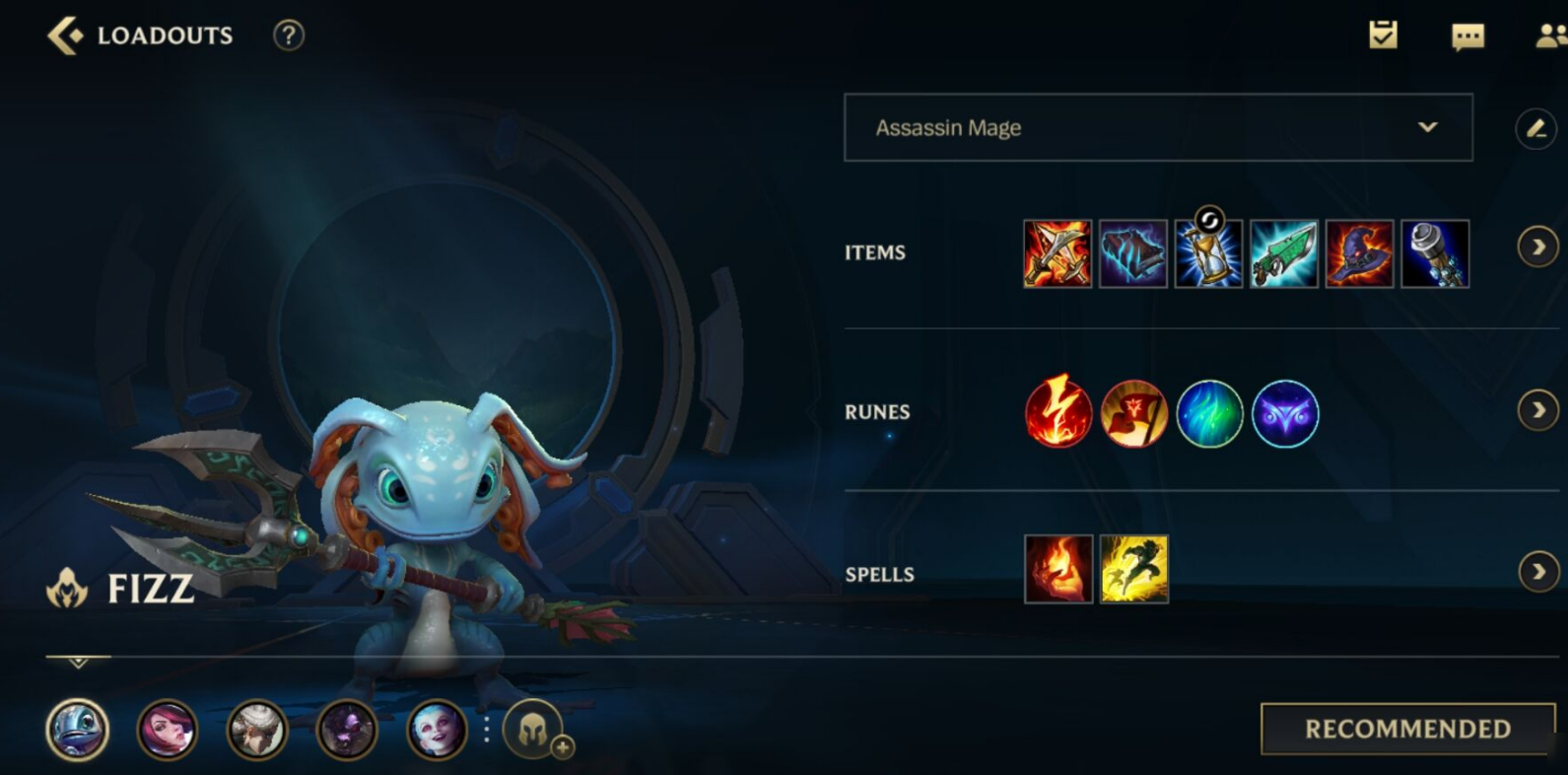Open the runes arrow button
1568x775 pixels.
[1537, 410]
